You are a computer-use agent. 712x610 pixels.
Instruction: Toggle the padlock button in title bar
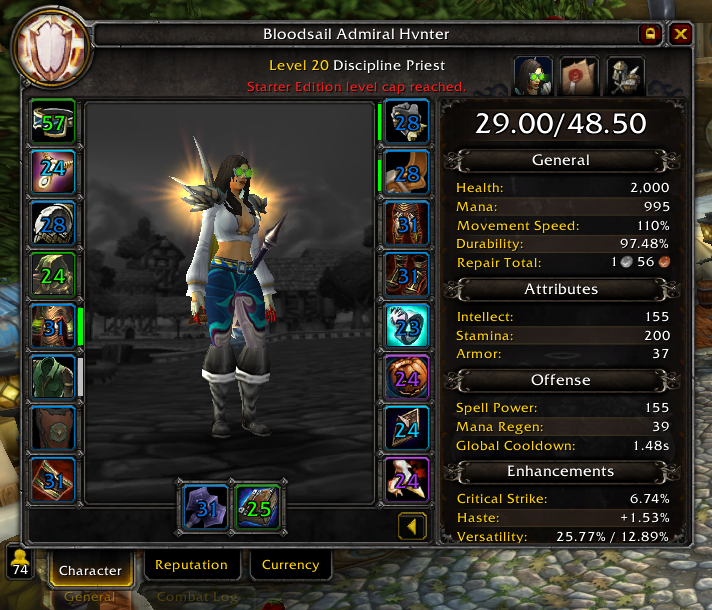651,34
